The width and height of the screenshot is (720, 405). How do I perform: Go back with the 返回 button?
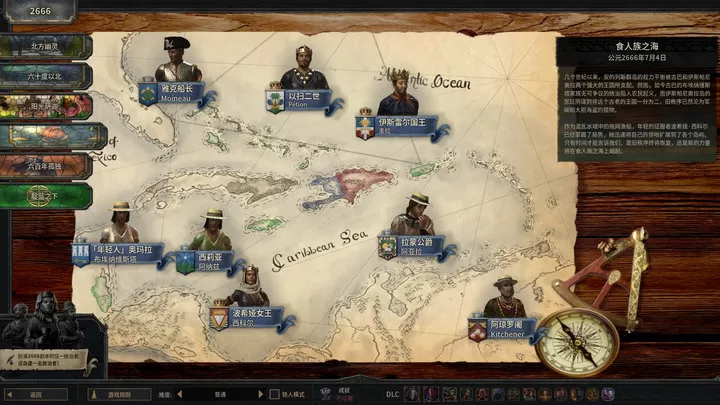pos(36,394)
